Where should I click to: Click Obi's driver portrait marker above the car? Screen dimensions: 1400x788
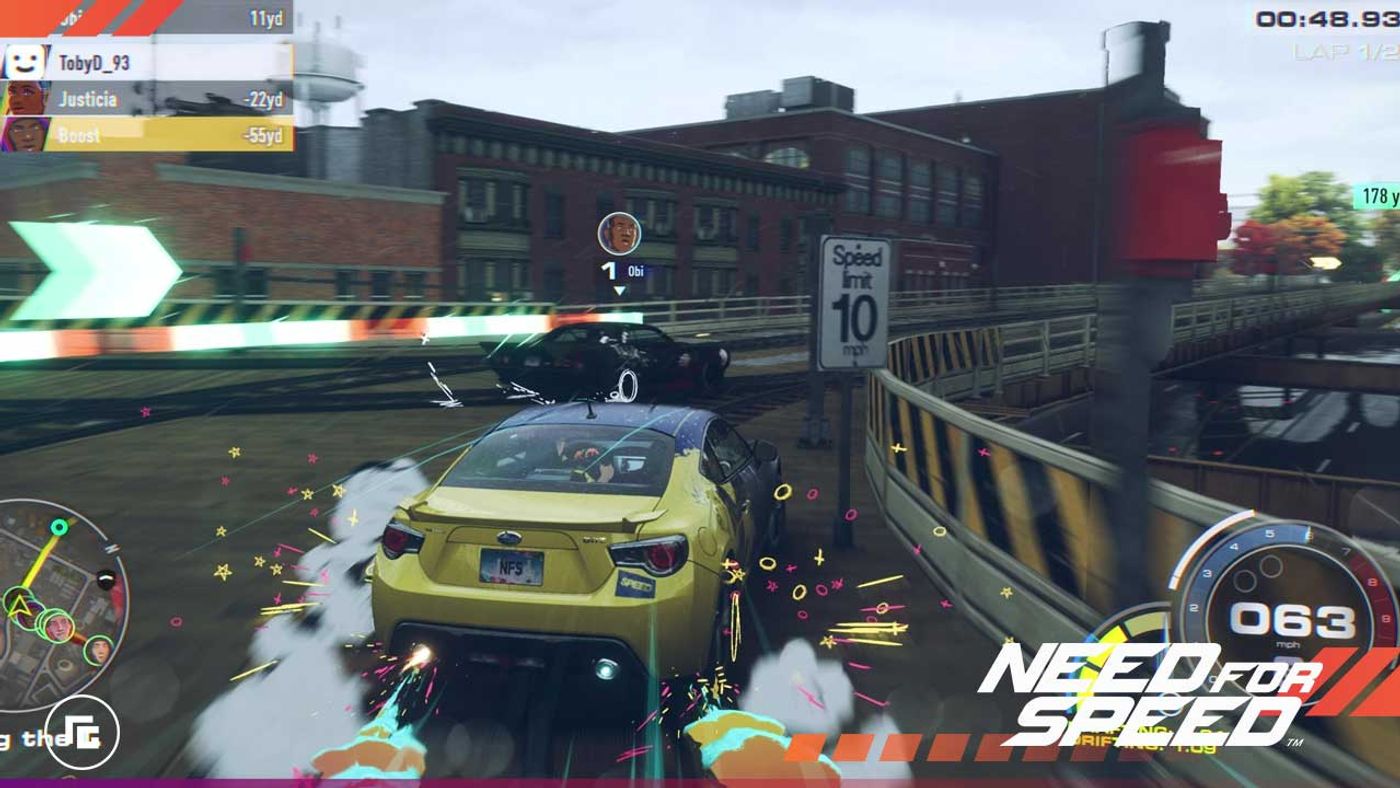(x=619, y=234)
